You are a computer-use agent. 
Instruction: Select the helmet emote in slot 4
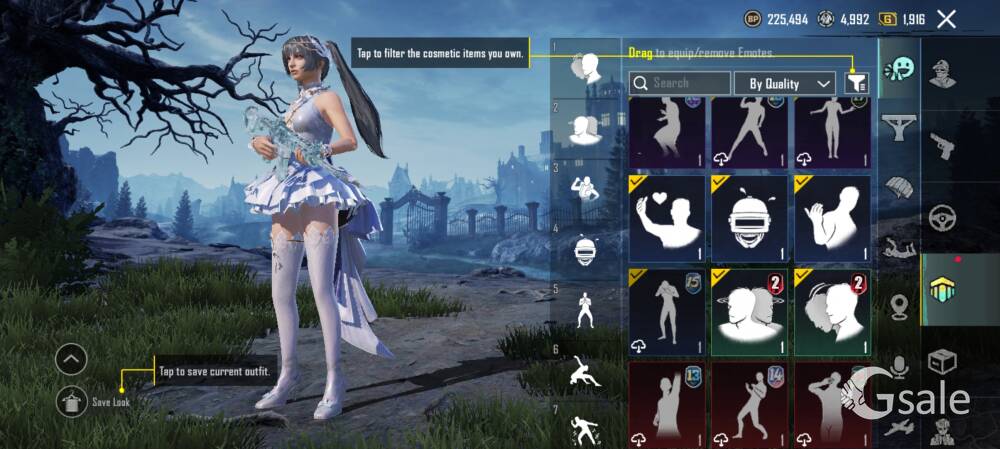point(585,250)
